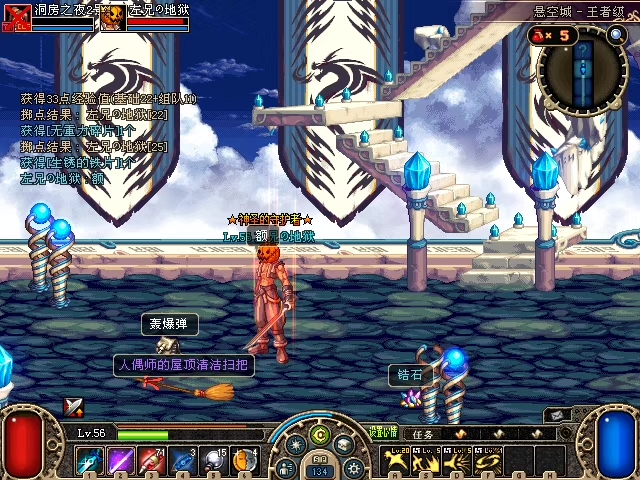The height and width of the screenshot is (480, 640).
Task: Activate the swirling yellow skill icon
Action: [488, 461]
